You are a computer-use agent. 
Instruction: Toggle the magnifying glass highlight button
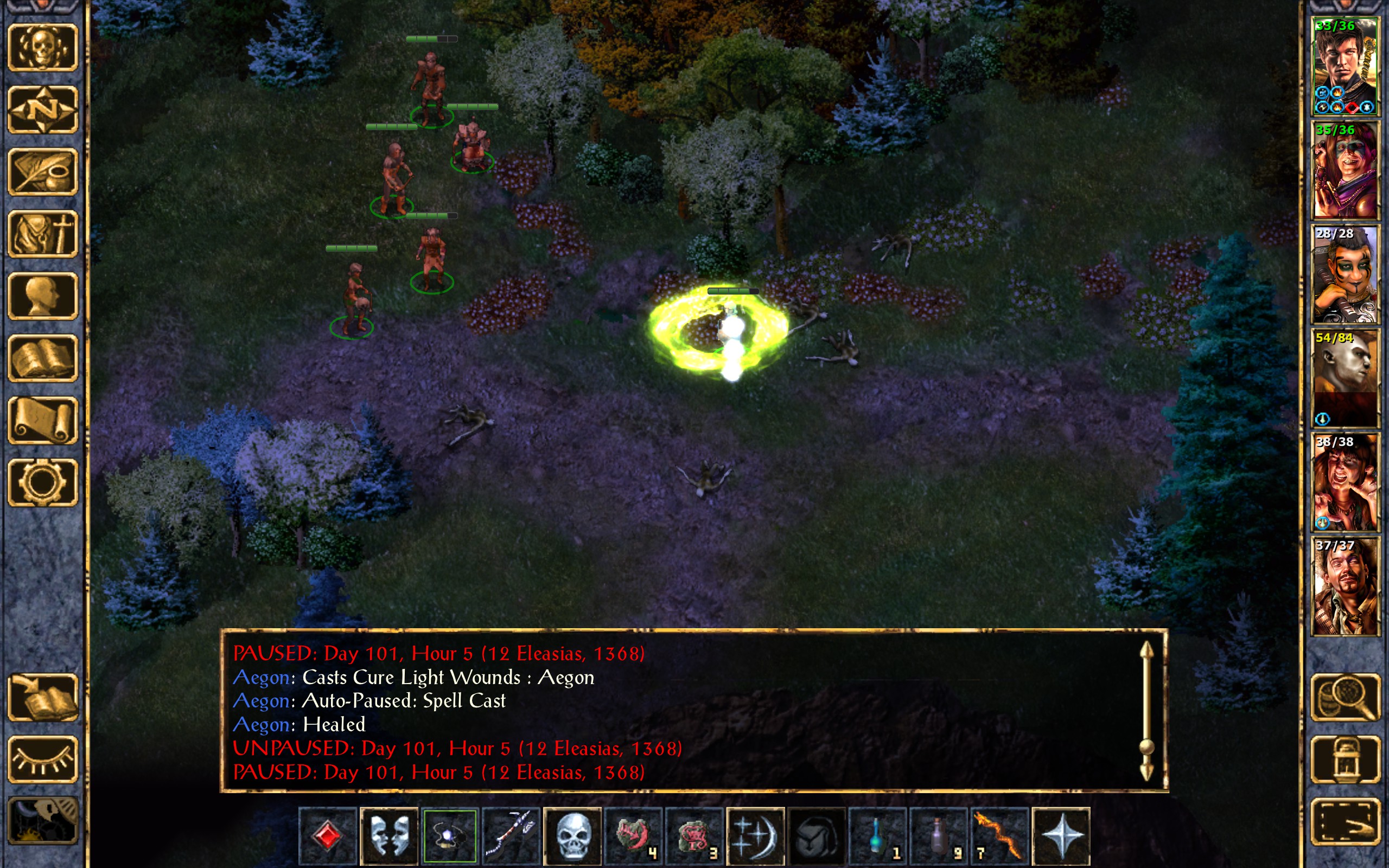[1345, 698]
